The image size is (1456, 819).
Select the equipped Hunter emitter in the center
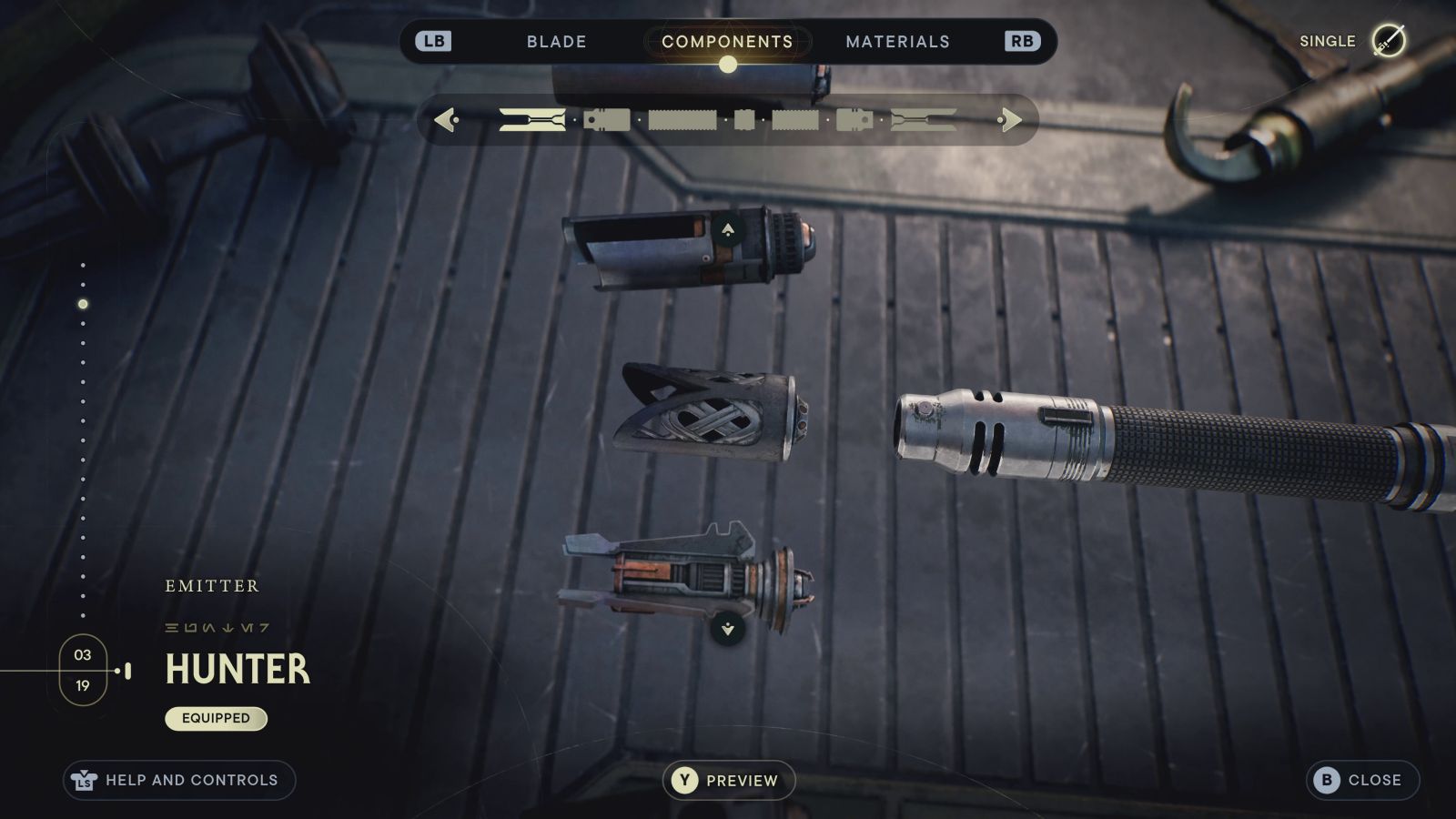(710, 413)
